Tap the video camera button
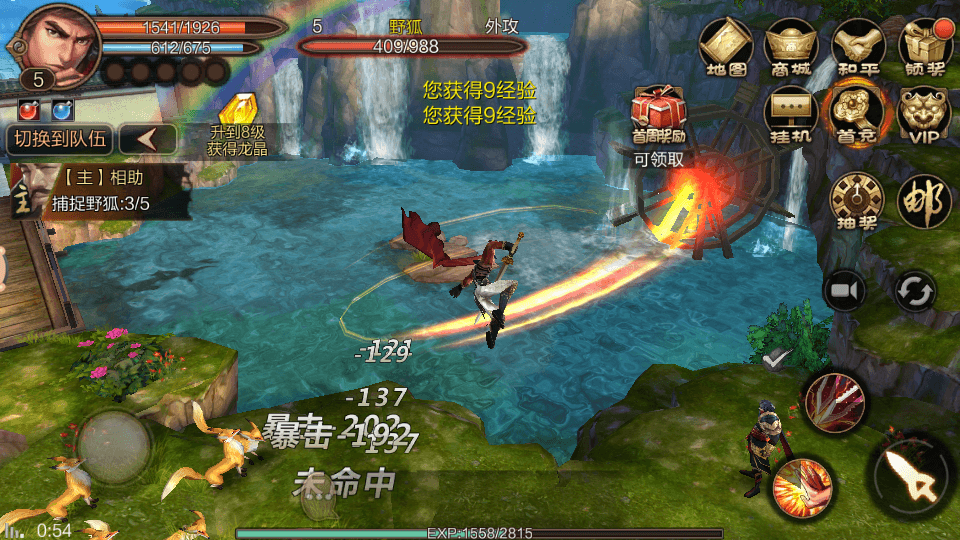The image size is (960, 540). coord(845,291)
